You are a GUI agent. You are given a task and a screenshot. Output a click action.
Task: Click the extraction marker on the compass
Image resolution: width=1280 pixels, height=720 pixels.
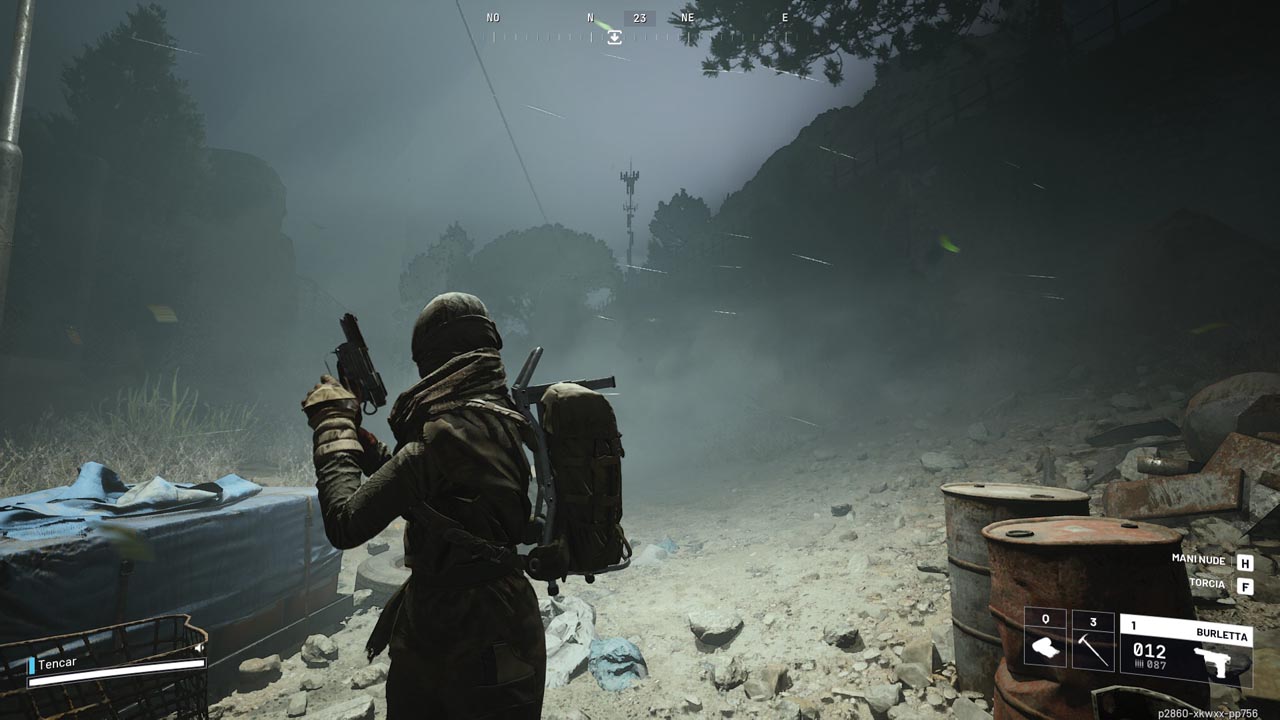tap(614, 37)
